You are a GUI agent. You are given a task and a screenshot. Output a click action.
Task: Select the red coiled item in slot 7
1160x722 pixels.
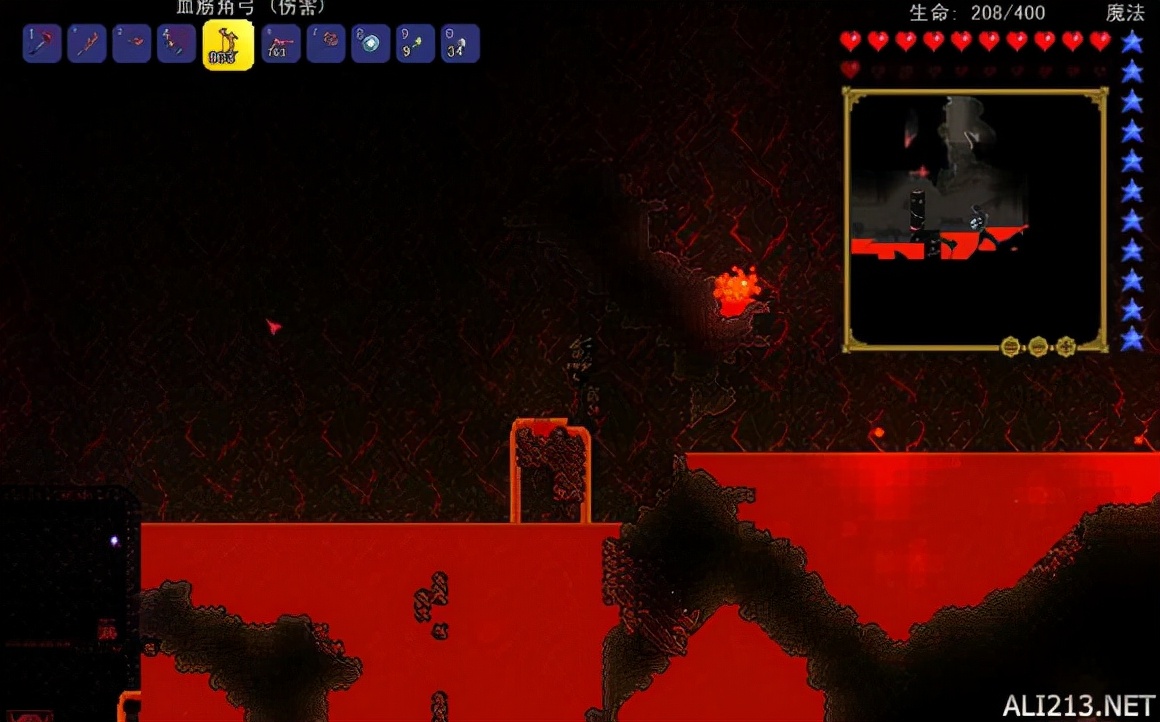coord(326,44)
